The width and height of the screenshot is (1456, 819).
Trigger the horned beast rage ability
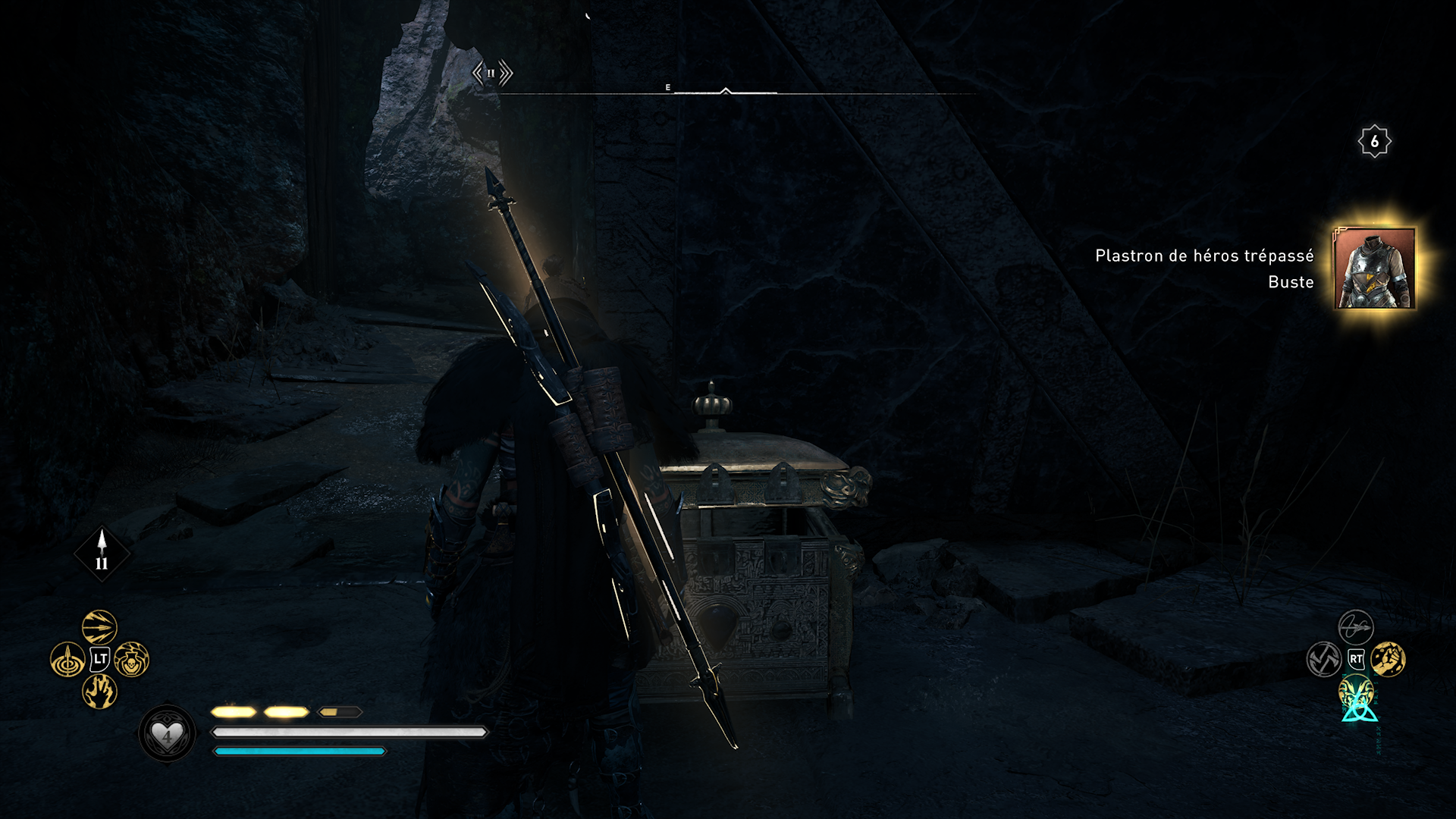[1356, 693]
